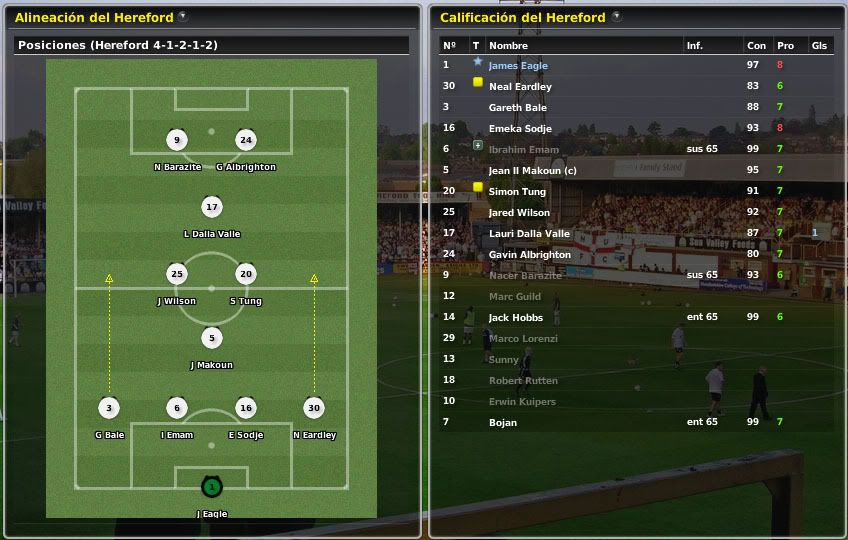Open substitute Jack Hobbs row
This screenshot has width=848, height=540.
[515, 317]
